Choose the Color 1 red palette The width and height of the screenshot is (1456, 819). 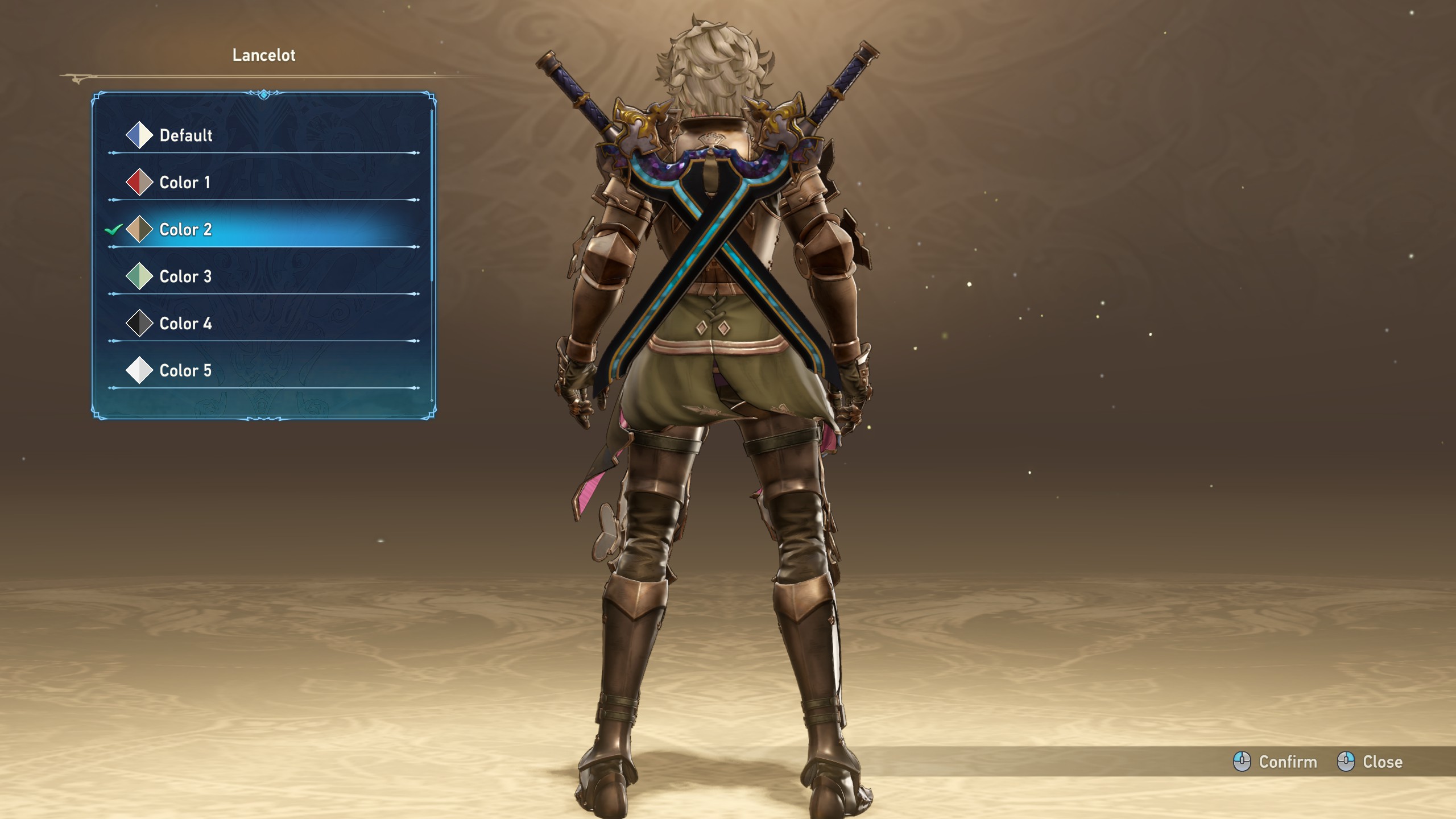pos(184,183)
